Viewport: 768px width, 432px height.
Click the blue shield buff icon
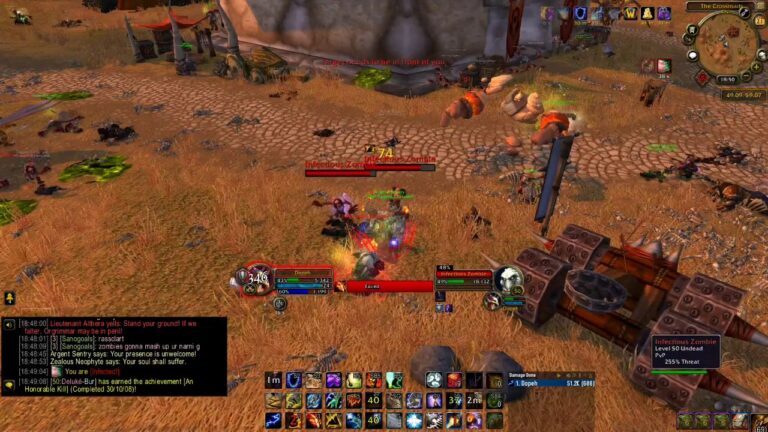tap(580, 13)
